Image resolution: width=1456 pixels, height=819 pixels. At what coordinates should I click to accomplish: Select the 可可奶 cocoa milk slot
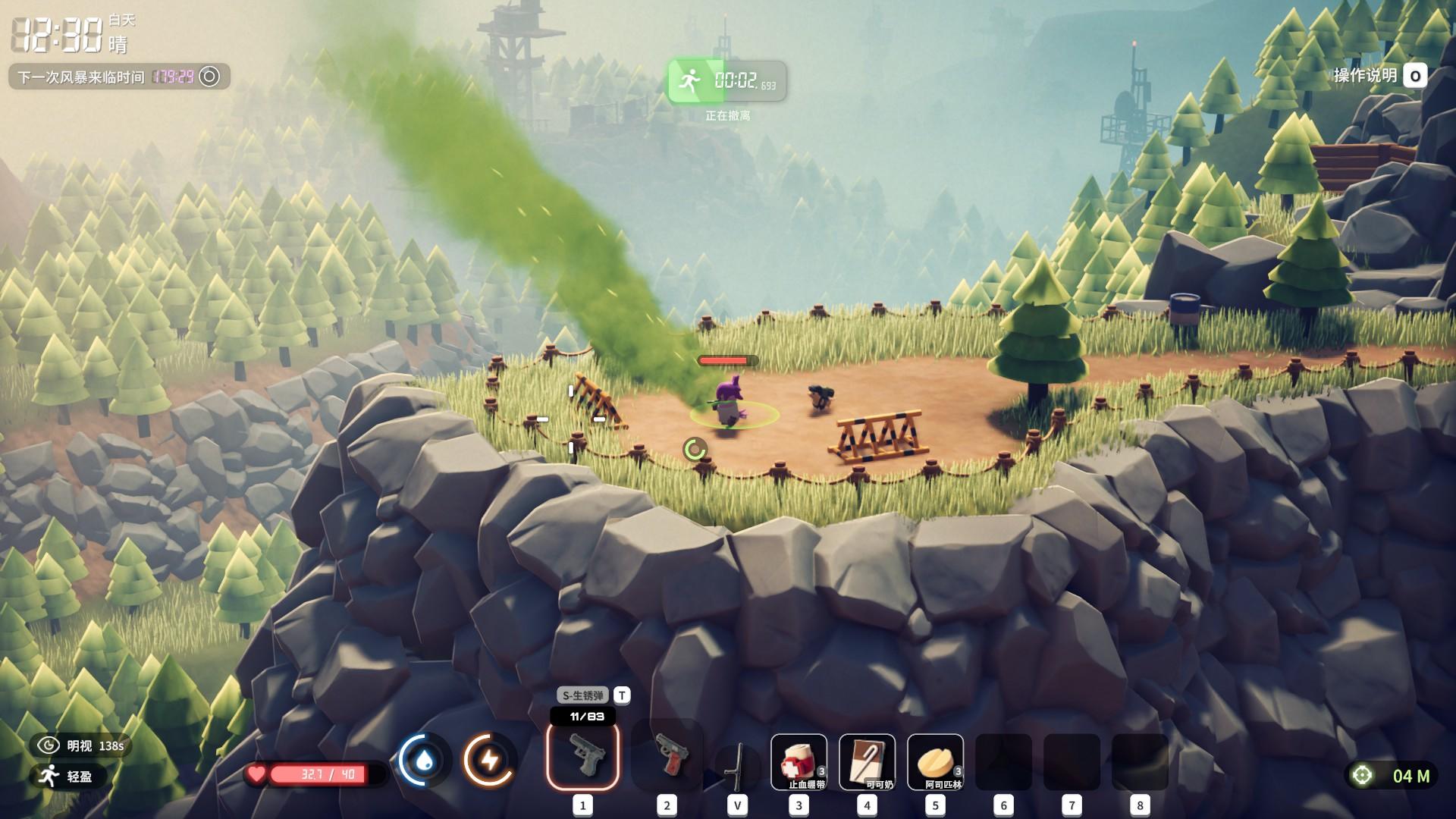pyautogui.click(x=867, y=762)
